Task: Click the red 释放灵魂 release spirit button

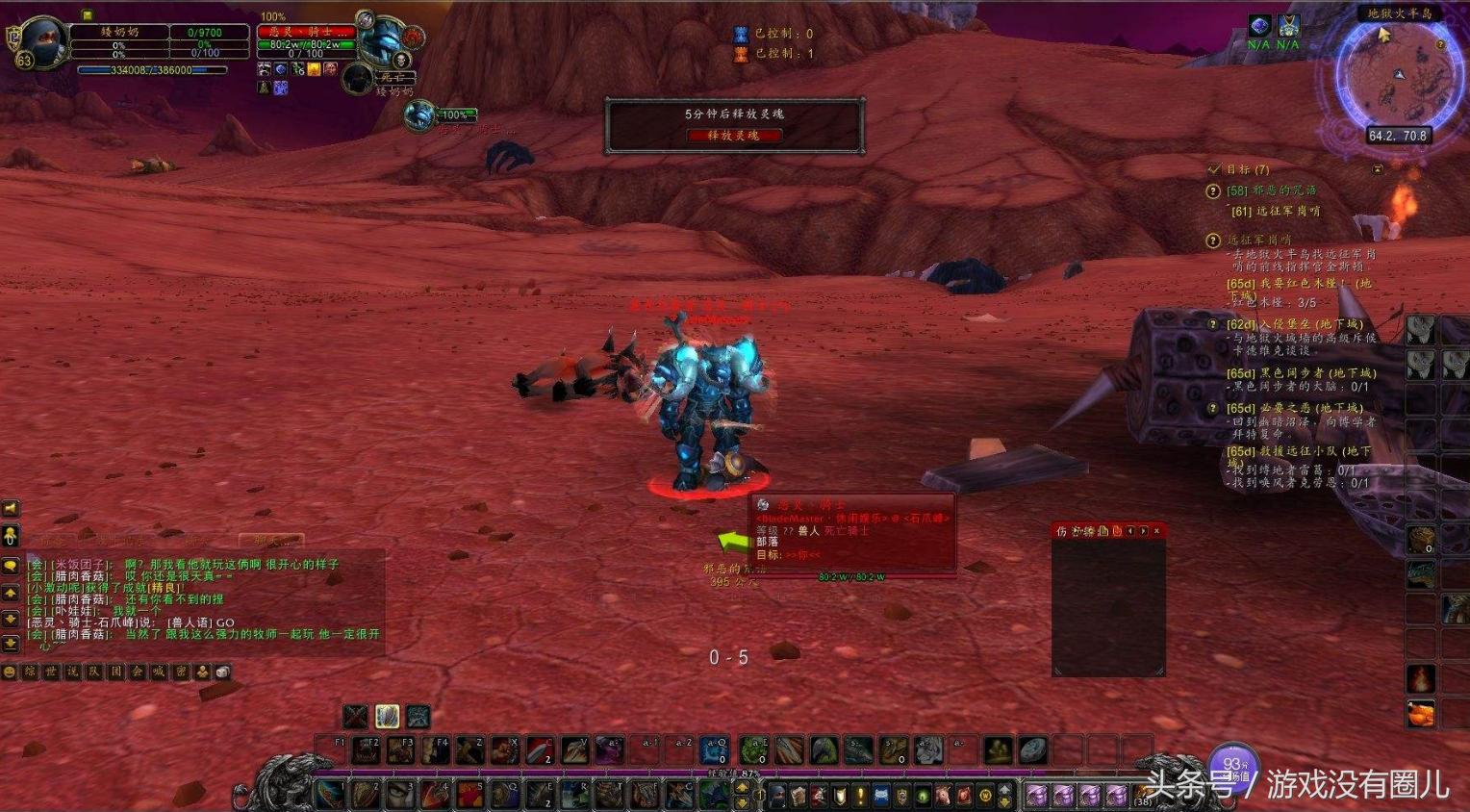Action: tap(734, 136)
